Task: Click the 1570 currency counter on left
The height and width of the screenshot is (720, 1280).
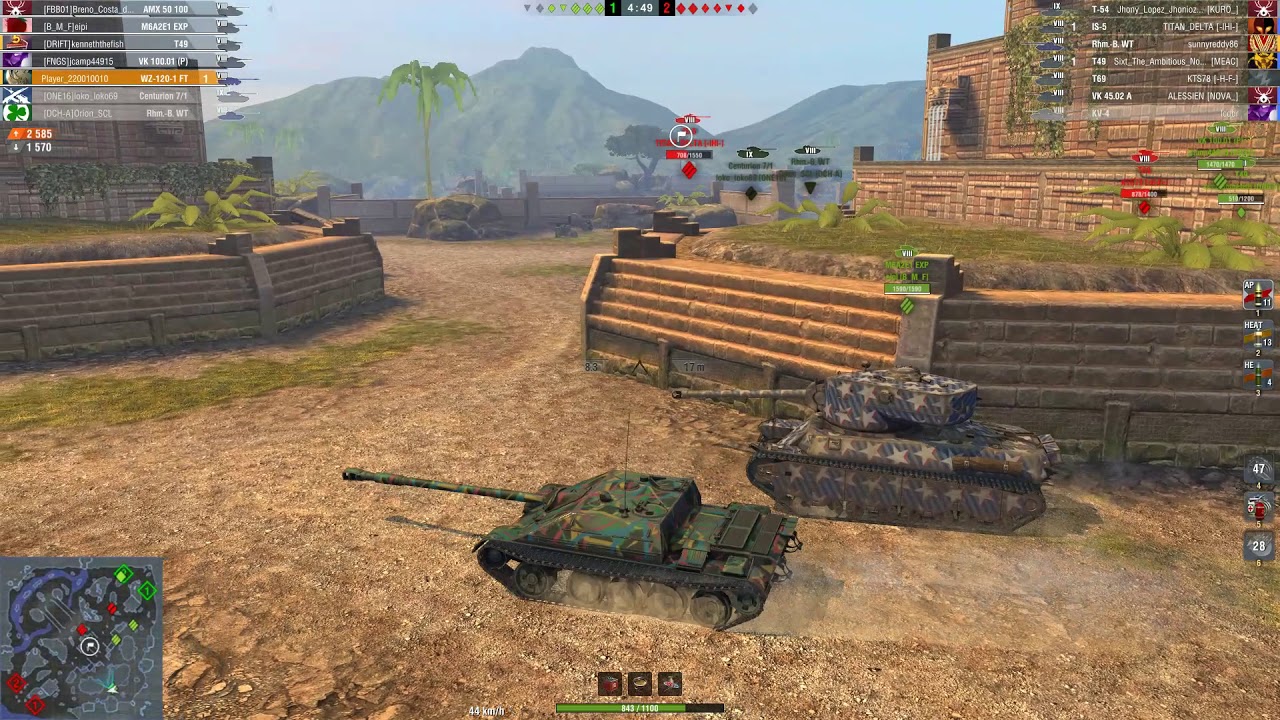Action: pyautogui.click(x=30, y=147)
